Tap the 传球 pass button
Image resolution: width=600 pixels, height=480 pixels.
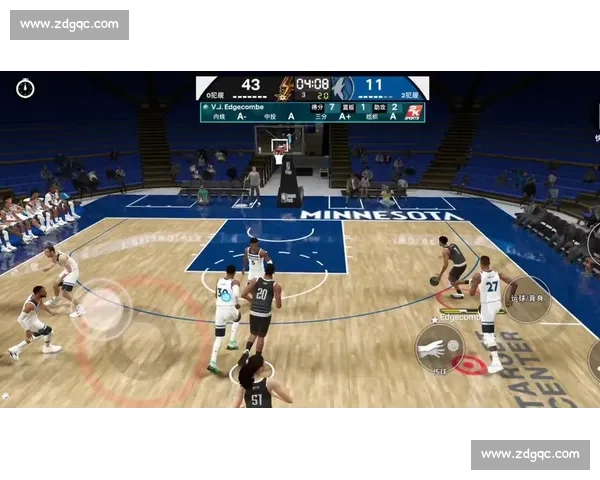tap(439, 348)
